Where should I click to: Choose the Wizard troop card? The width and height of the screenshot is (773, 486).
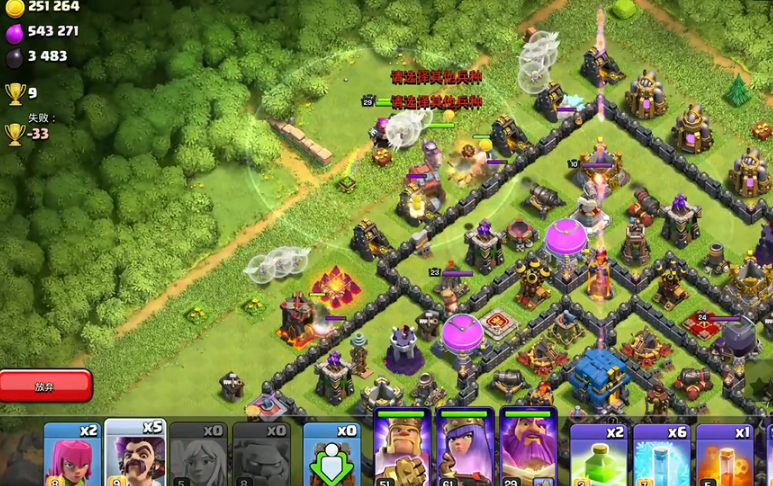pos(135,453)
